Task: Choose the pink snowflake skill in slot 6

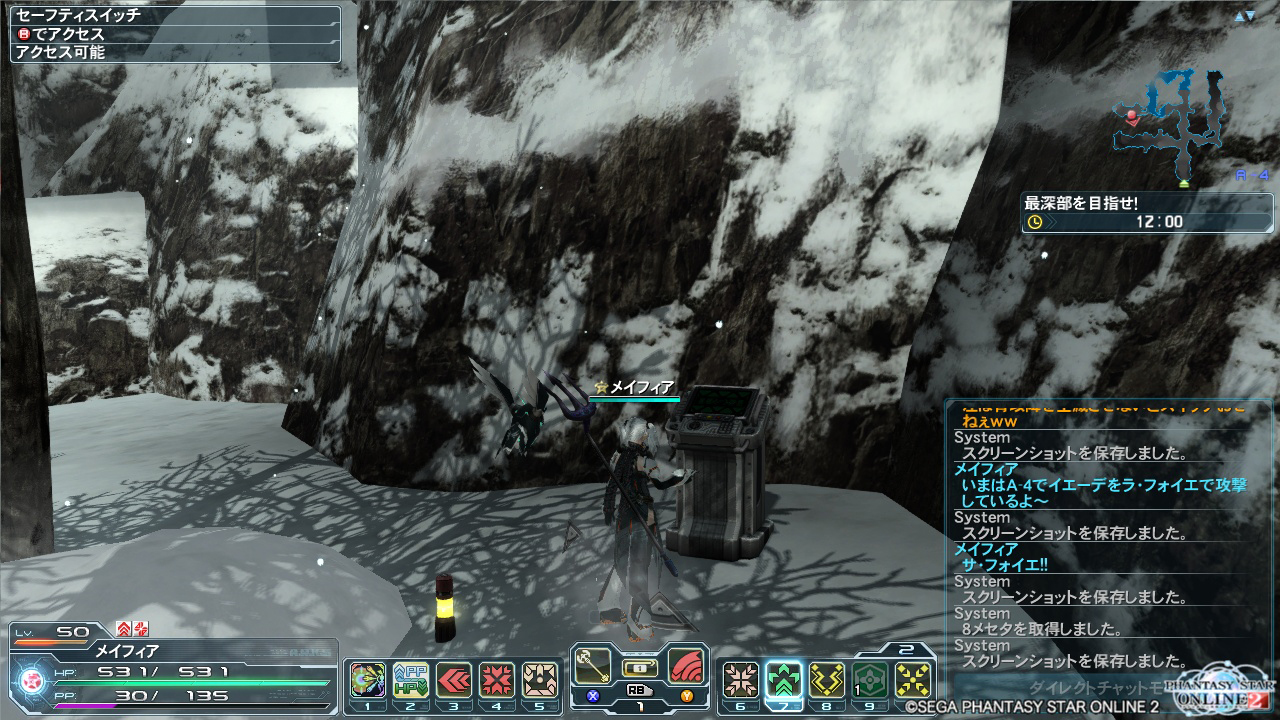Action: [740, 679]
